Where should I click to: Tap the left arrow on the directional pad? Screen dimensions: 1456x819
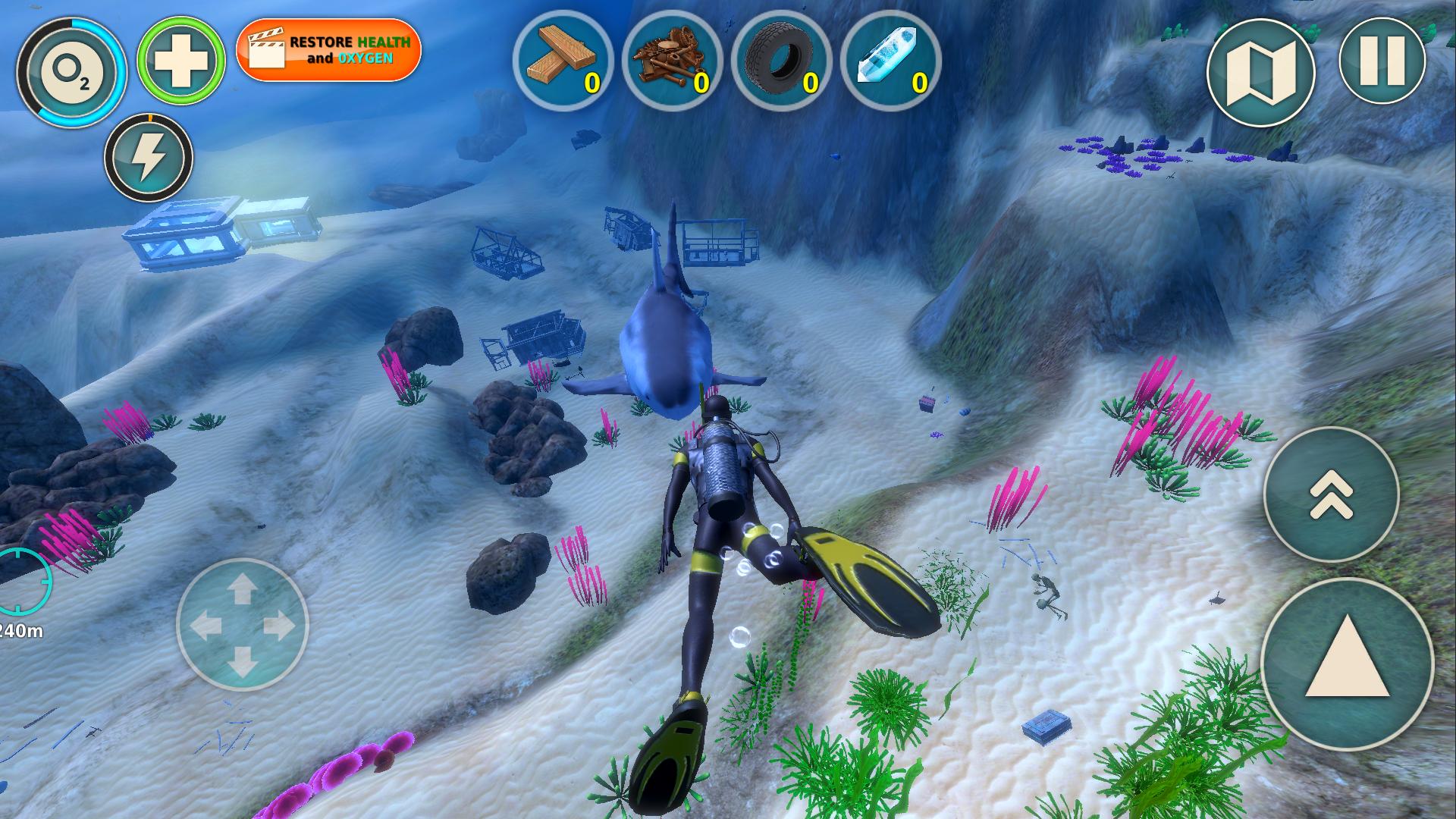(x=207, y=623)
